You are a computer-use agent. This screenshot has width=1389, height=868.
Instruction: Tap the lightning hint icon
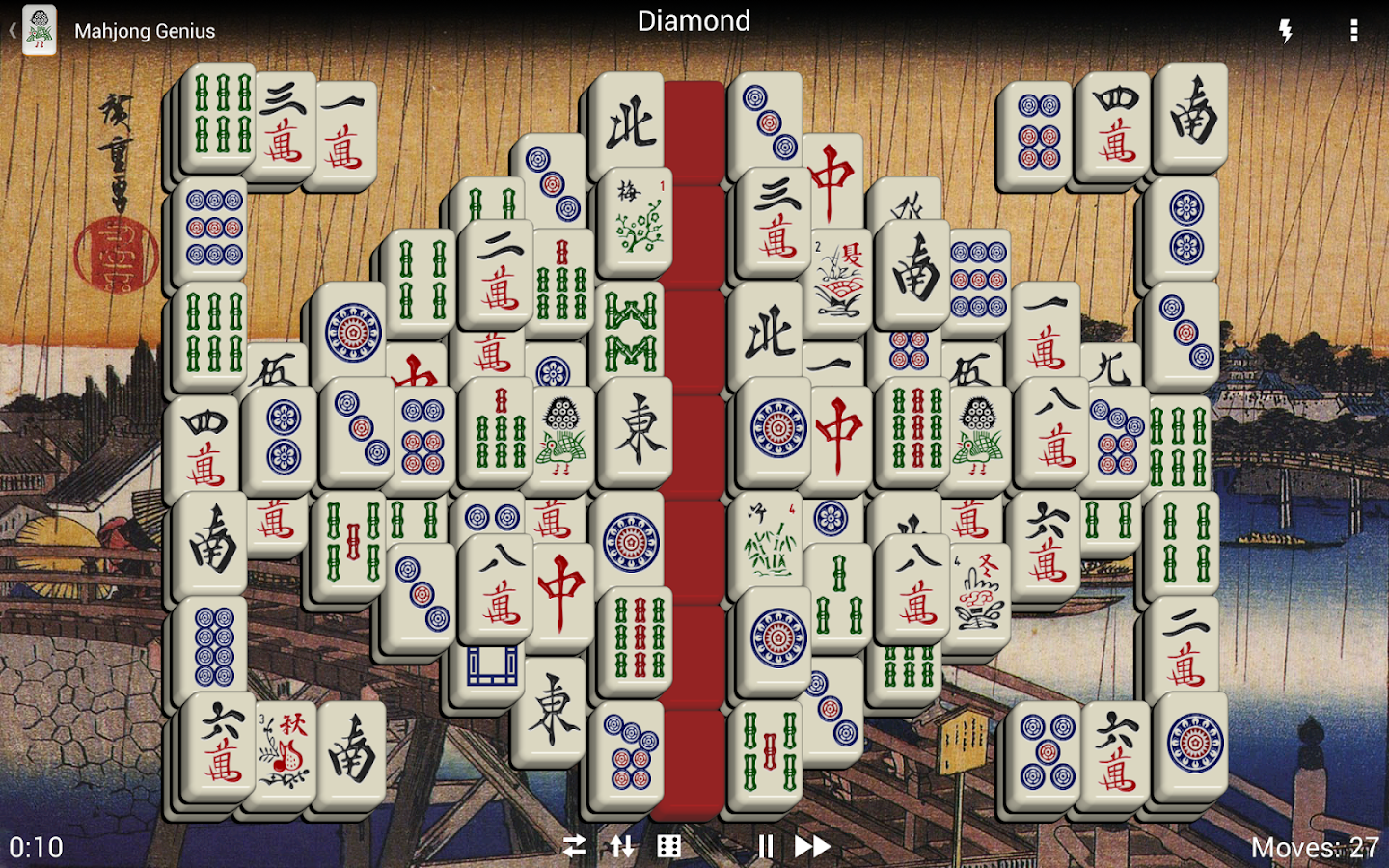[1284, 31]
